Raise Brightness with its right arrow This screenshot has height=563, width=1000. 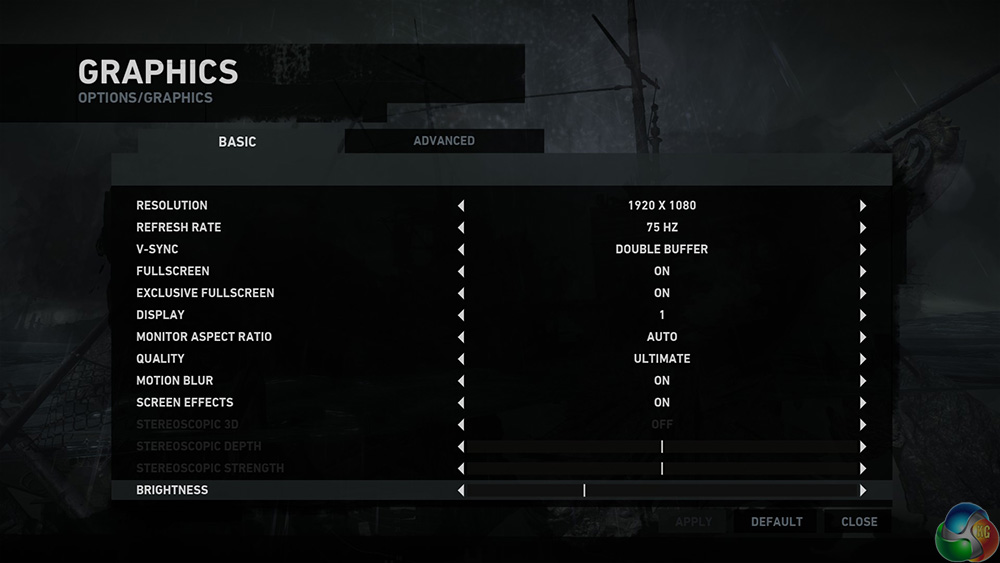tap(862, 491)
